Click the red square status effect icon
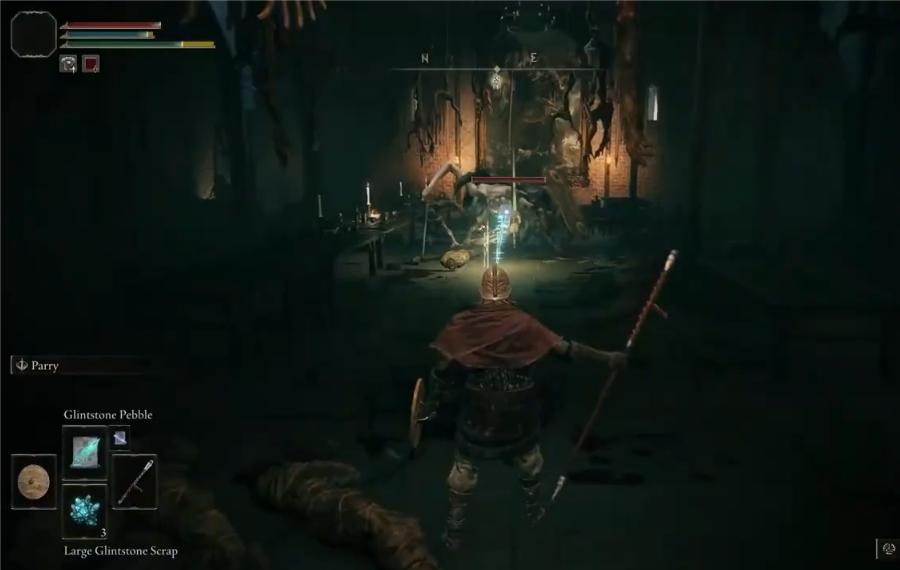 pyautogui.click(x=91, y=64)
